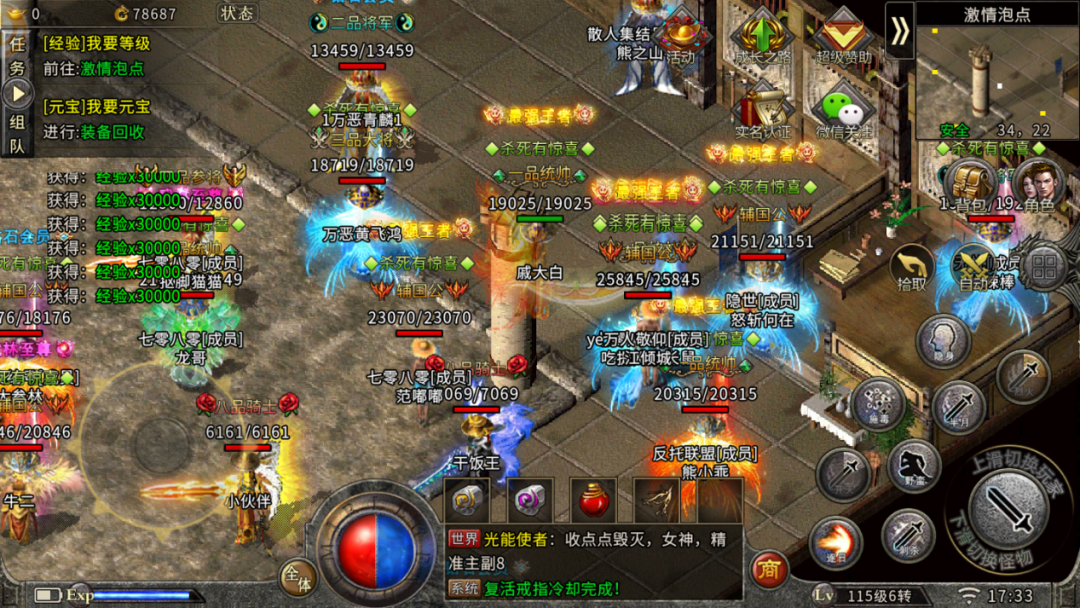The image size is (1080, 608).
Task: Open the 实名认证 real-name verification icon
Action: tap(762, 112)
